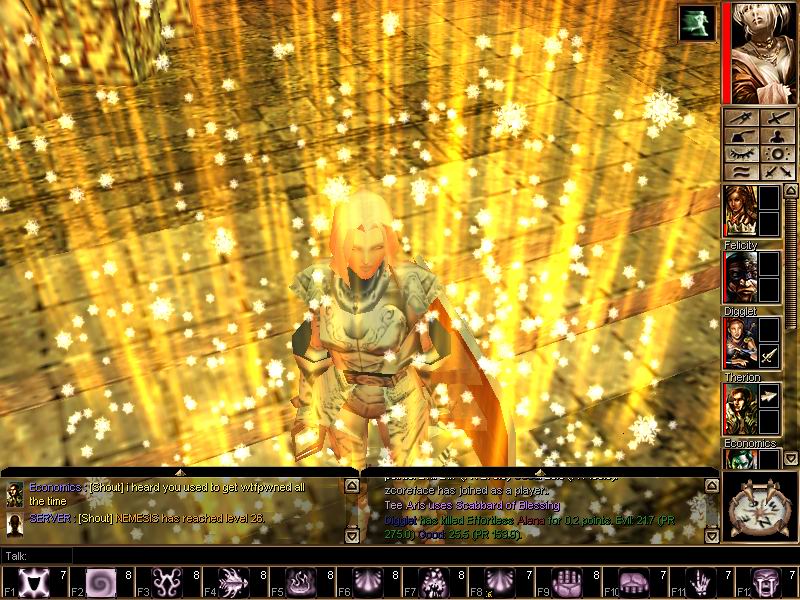Click the compass in the corner
Image resolution: width=800 pixels, height=600 pixels.
click(x=762, y=506)
